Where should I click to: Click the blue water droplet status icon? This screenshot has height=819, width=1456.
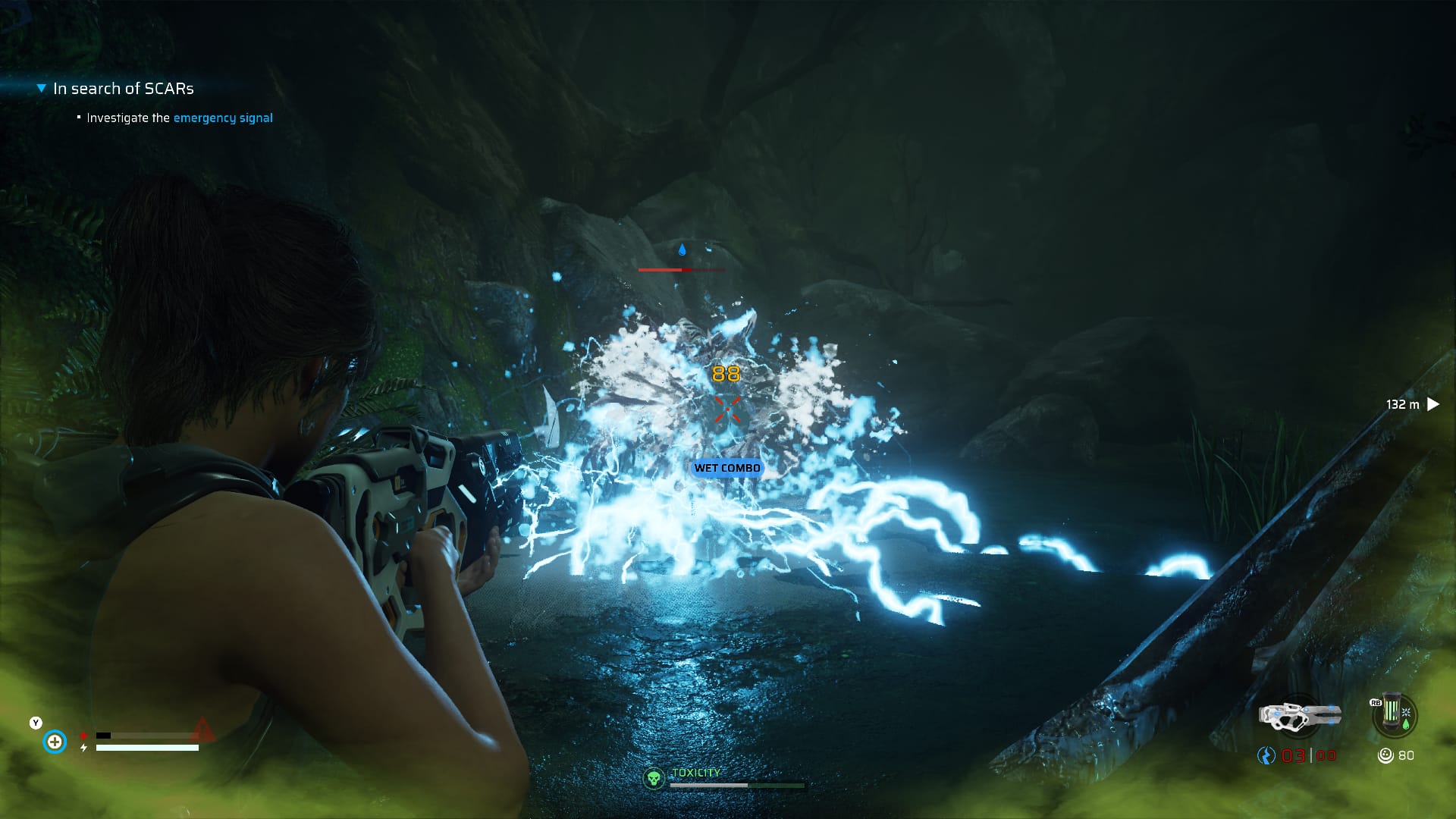682,249
